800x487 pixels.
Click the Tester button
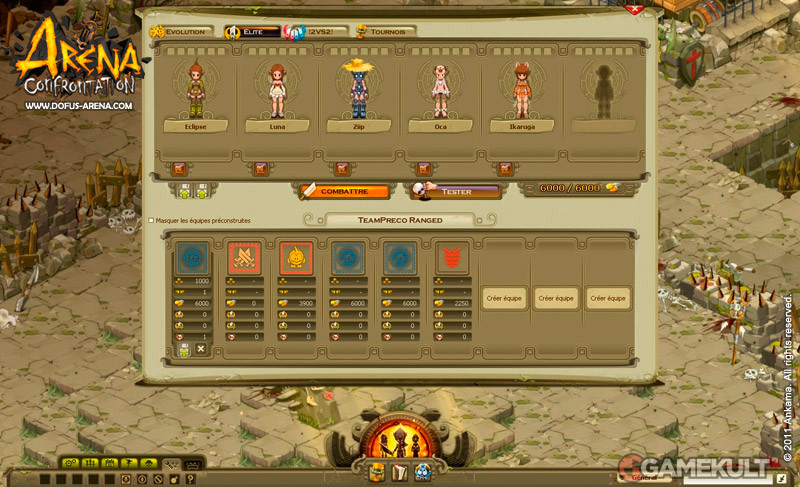[456, 190]
